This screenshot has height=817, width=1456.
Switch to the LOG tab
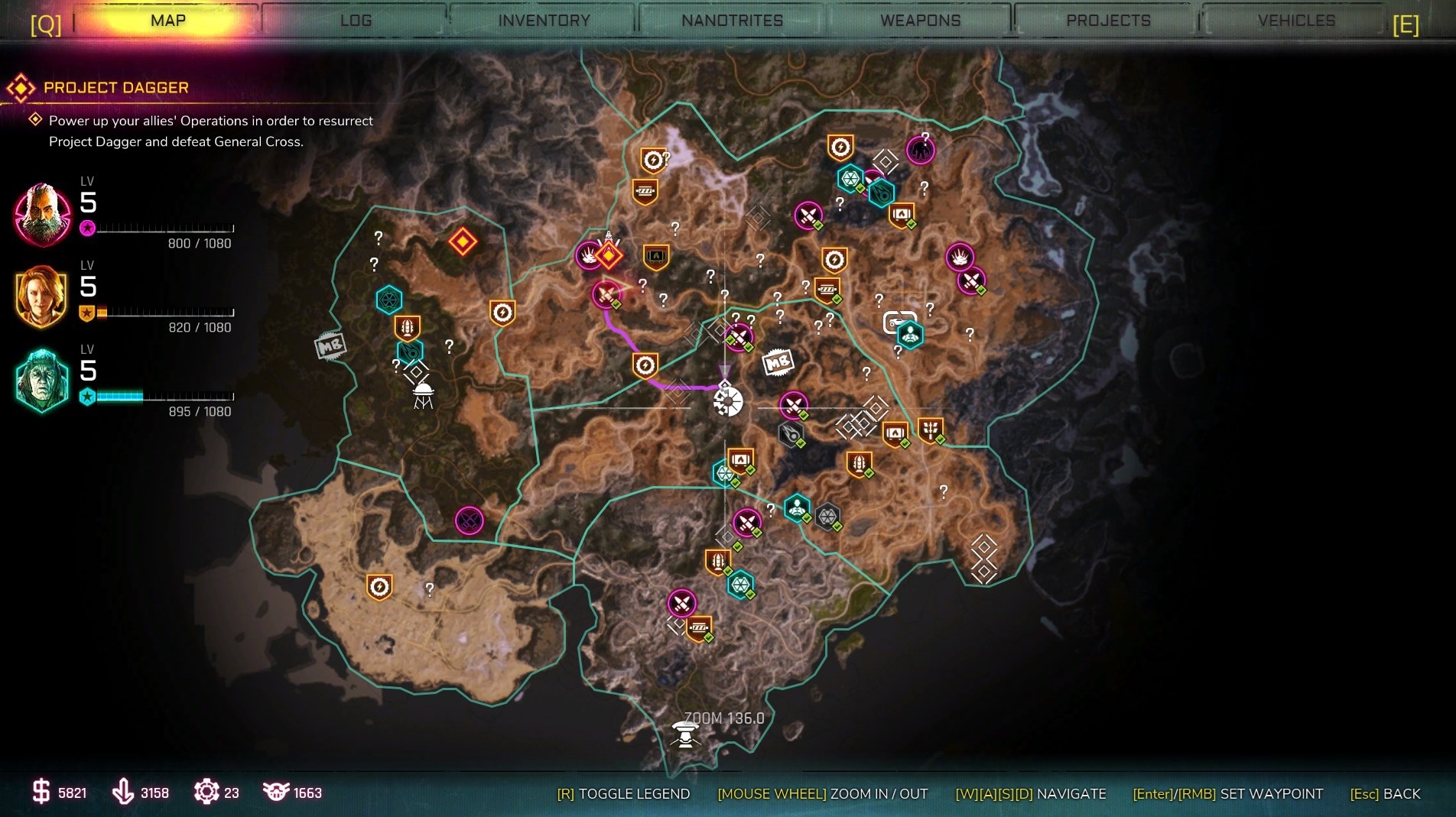point(356,21)
